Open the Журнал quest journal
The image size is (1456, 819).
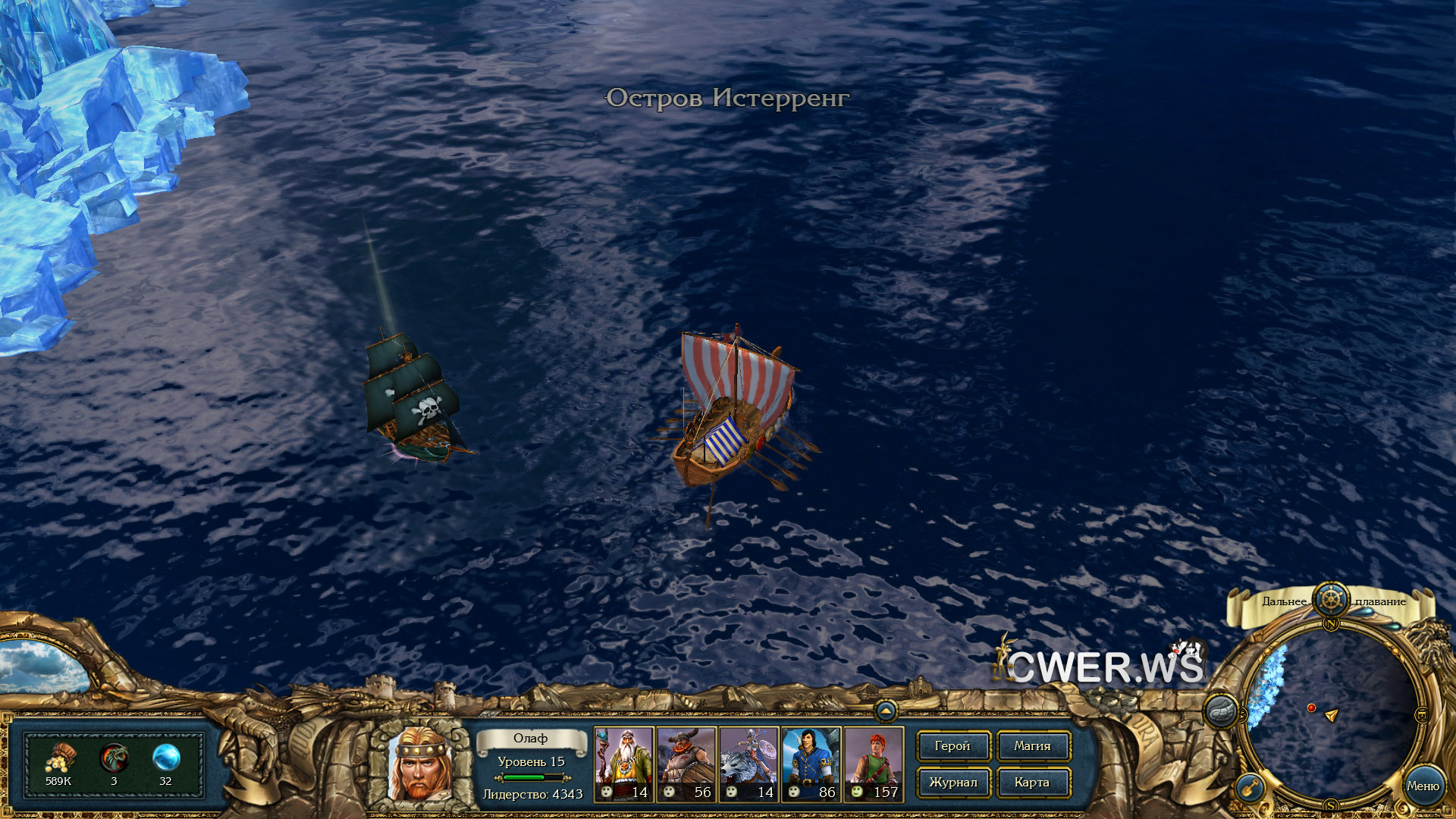(x=952, y=783)
